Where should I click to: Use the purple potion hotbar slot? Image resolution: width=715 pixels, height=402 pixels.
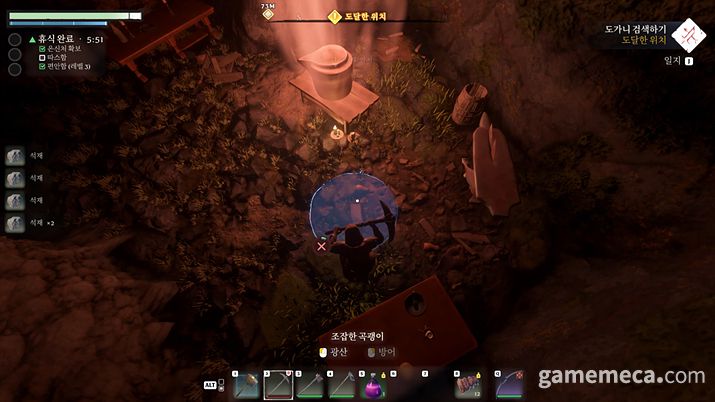[x=374, y=384]
